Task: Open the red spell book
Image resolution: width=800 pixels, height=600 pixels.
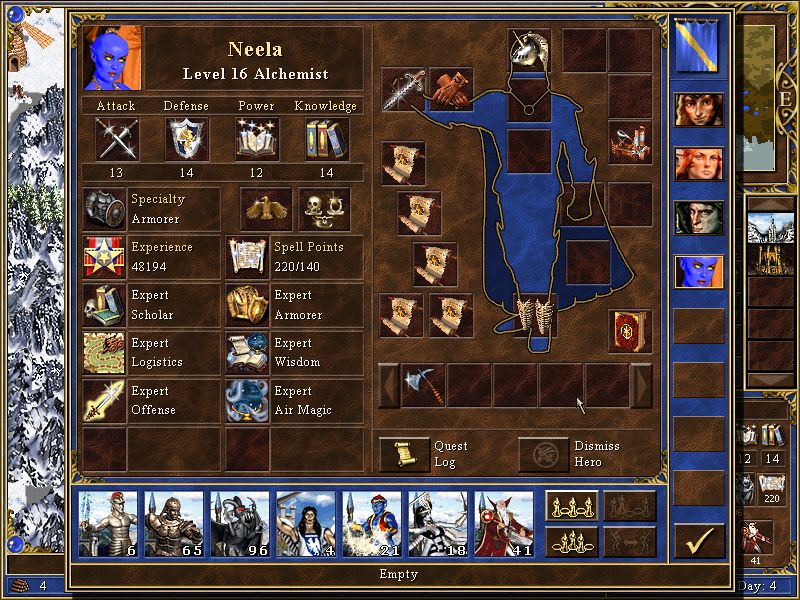Action: point(629,331)
